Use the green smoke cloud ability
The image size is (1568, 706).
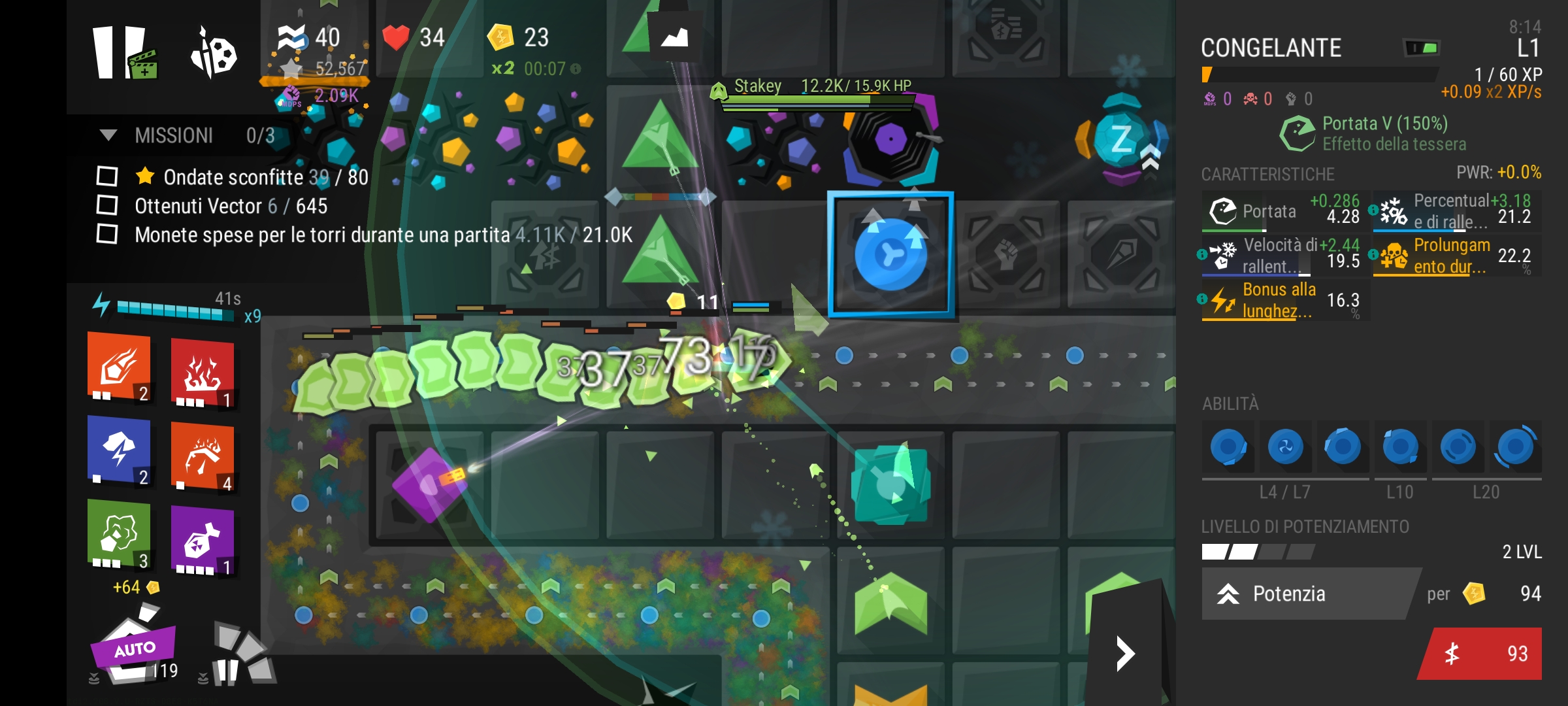[x=120, y=534]
